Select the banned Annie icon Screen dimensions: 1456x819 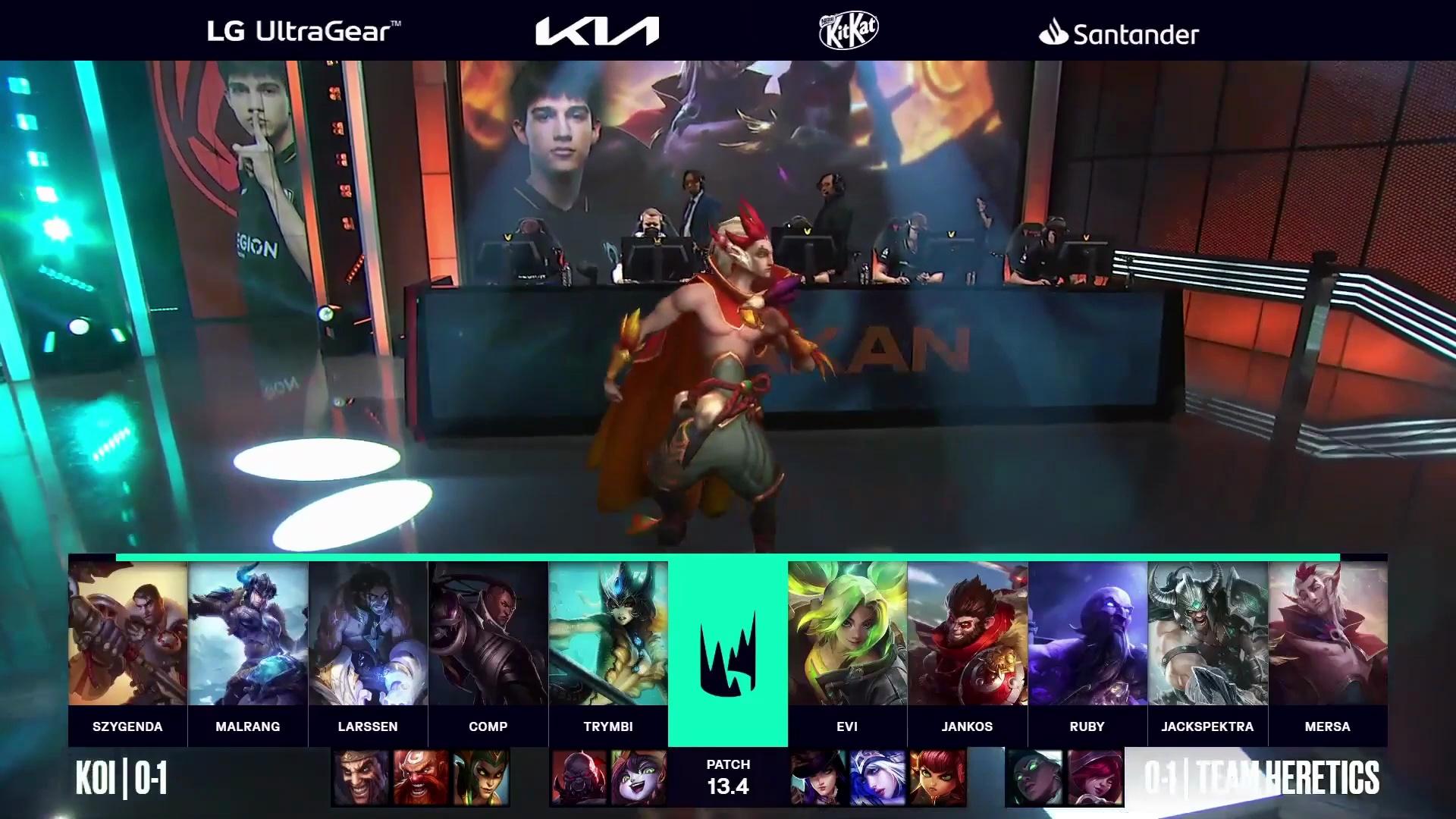tap(937, 777)
